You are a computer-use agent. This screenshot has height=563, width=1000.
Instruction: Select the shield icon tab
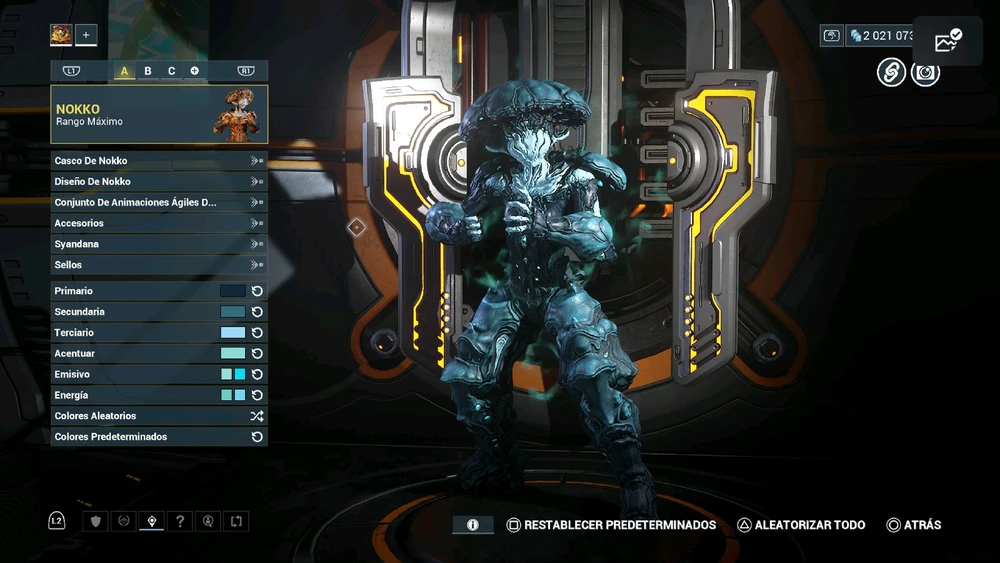coord(96,521)
